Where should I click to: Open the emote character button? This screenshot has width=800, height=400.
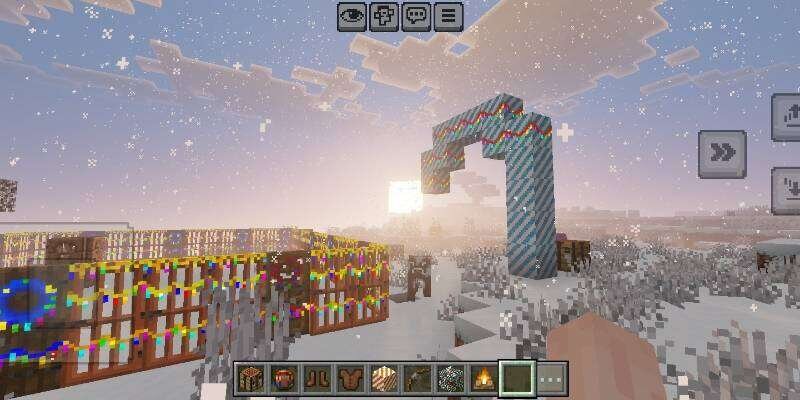384,16
